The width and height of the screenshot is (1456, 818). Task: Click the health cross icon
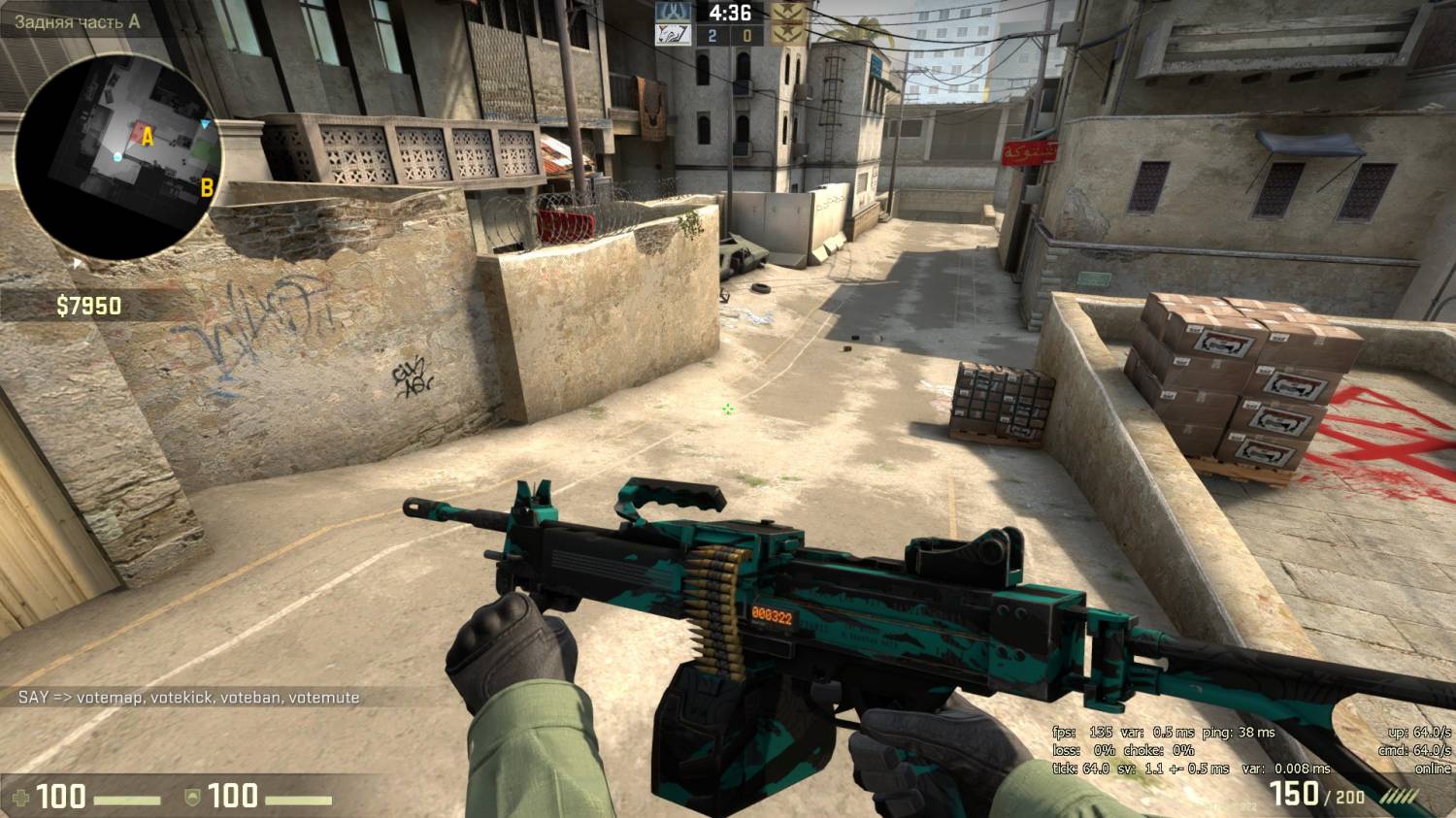pyautogui.click(x=19, y=798)
